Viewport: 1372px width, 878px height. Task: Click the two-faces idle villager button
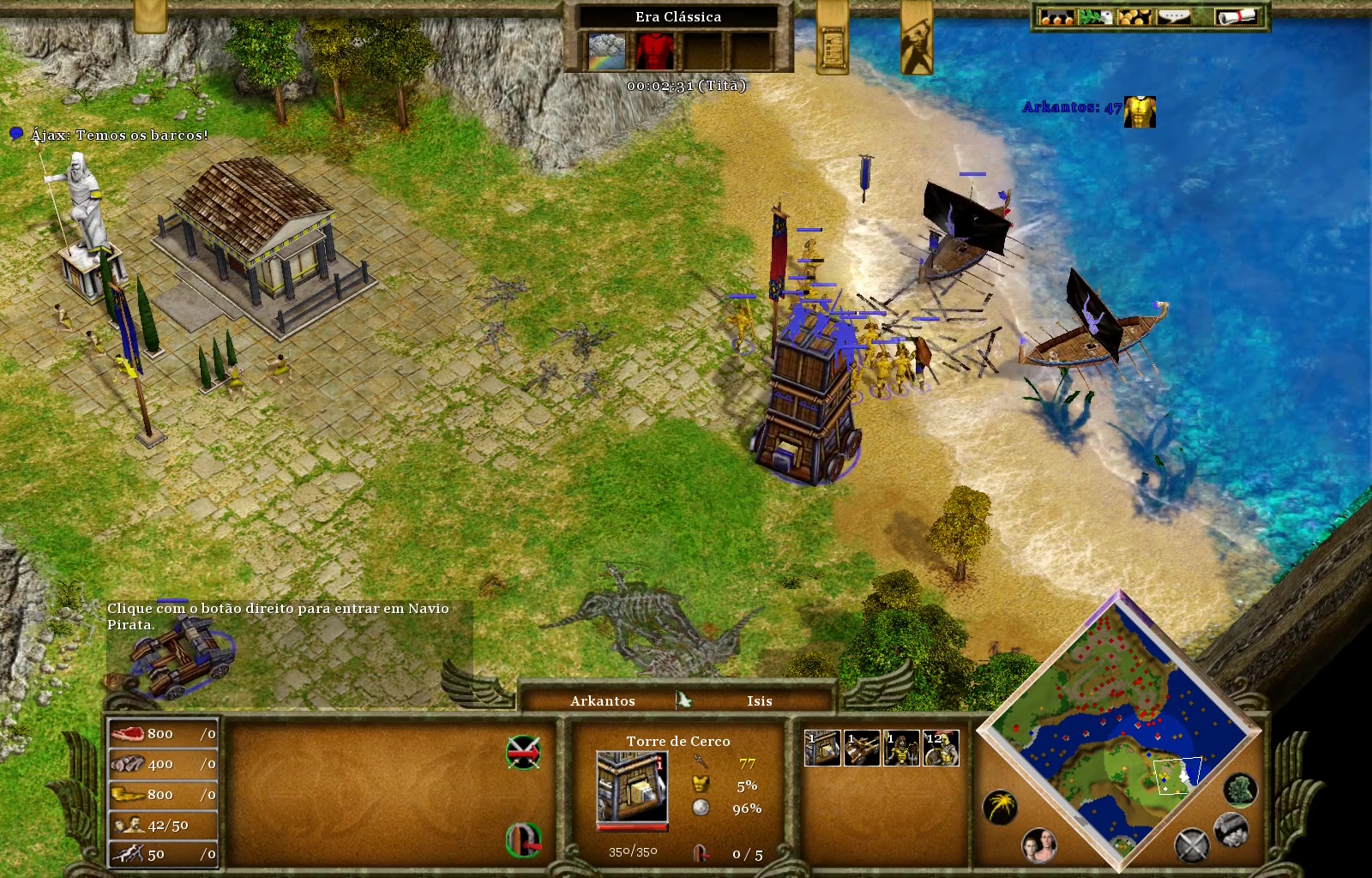pos(1039,845)
